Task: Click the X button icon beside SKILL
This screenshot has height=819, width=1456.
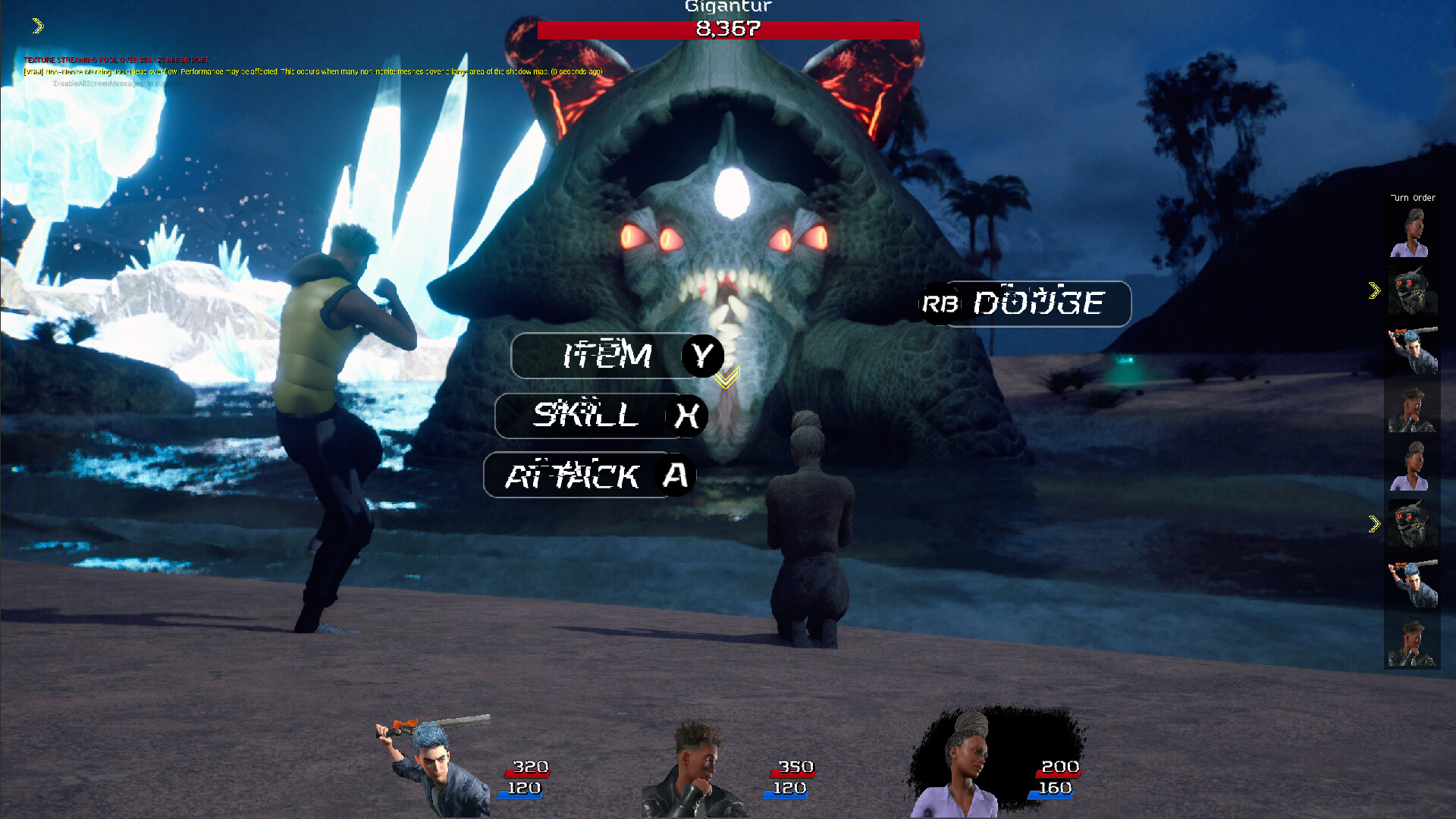Action: pos(689,416)
